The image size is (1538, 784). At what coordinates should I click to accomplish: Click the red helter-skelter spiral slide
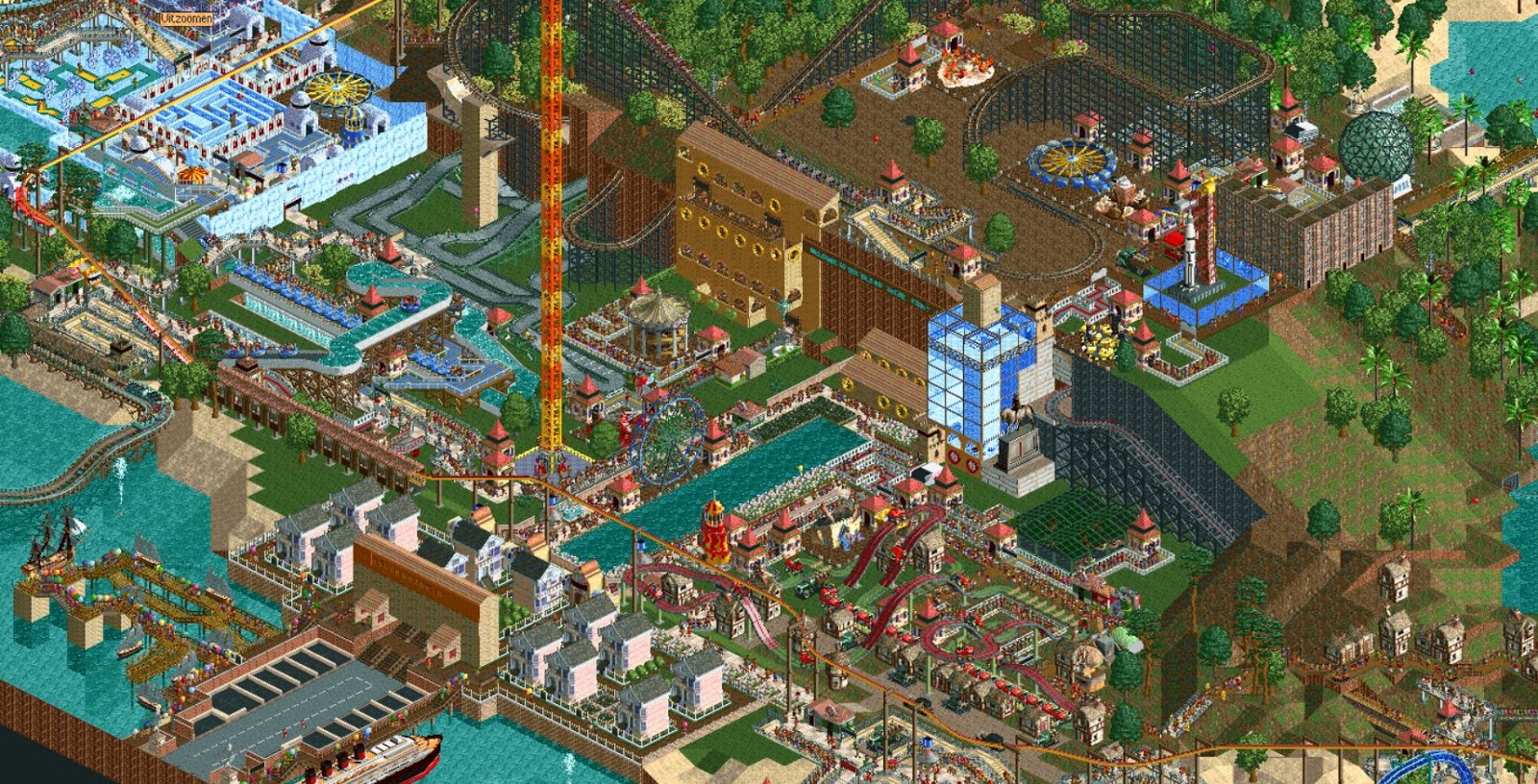coord(715,536)
